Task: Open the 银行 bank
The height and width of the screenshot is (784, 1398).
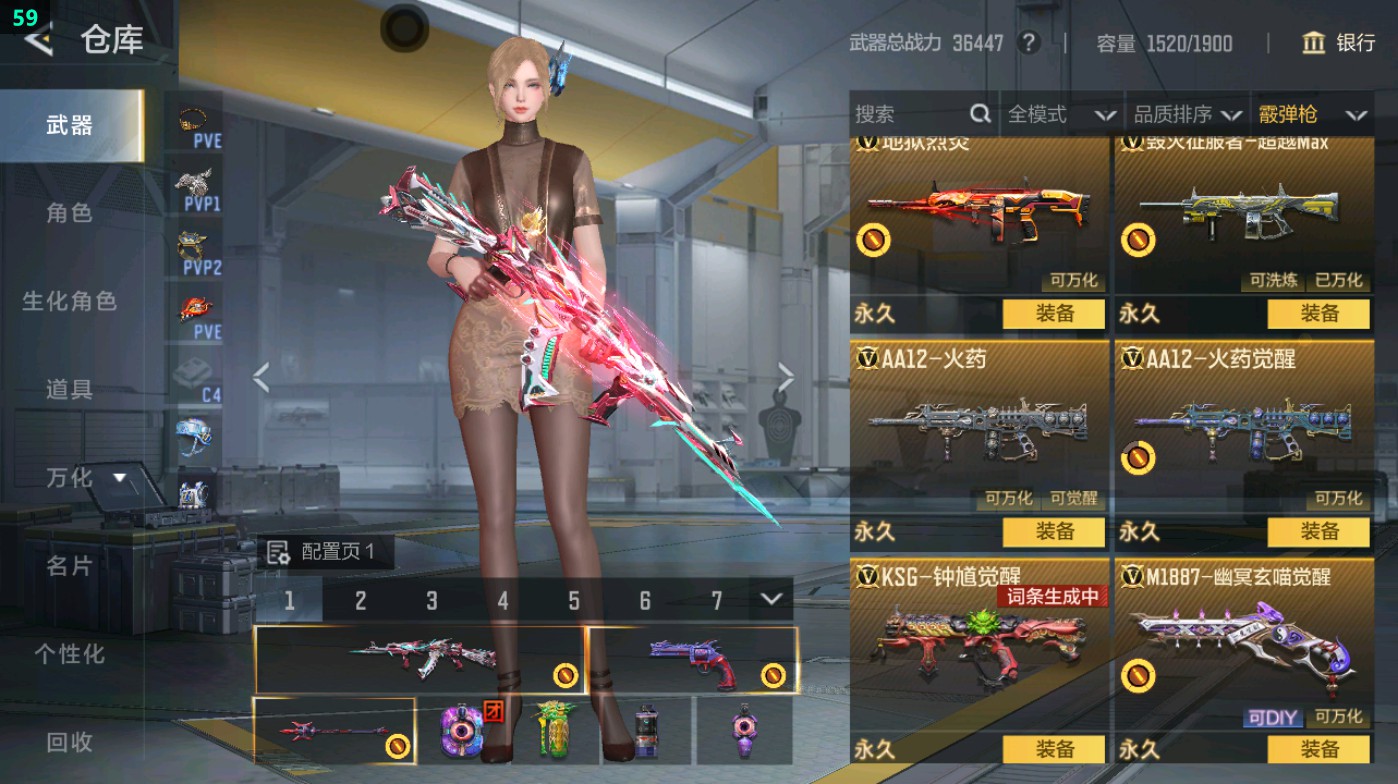Action: tap(1339, 43)
